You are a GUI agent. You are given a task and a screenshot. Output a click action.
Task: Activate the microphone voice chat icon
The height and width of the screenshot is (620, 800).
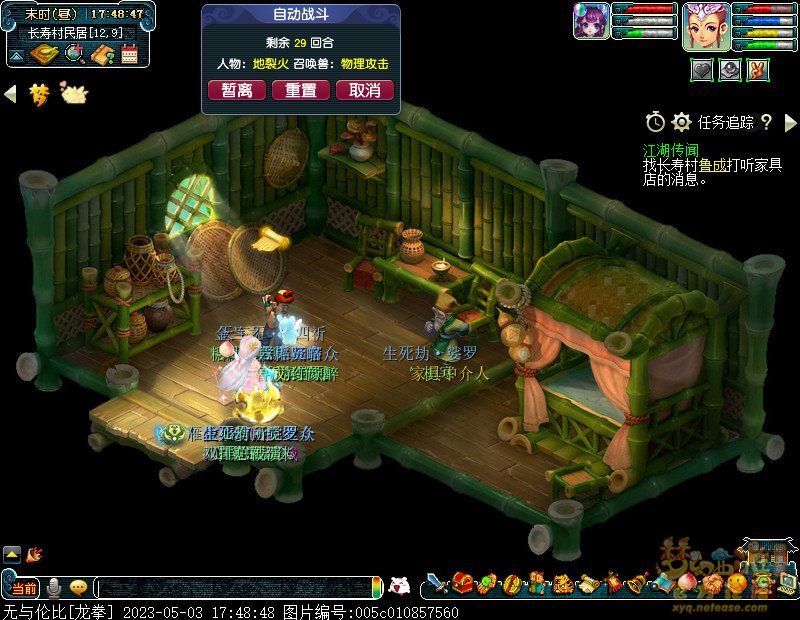click(x=54, y=587)
